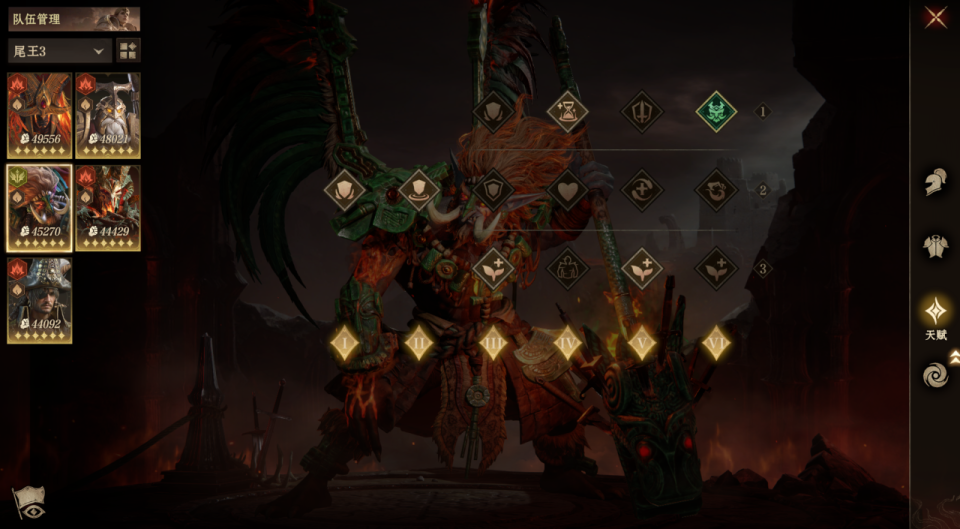
Task: Choose the hourglass talent node
Action: coord(568,111)
